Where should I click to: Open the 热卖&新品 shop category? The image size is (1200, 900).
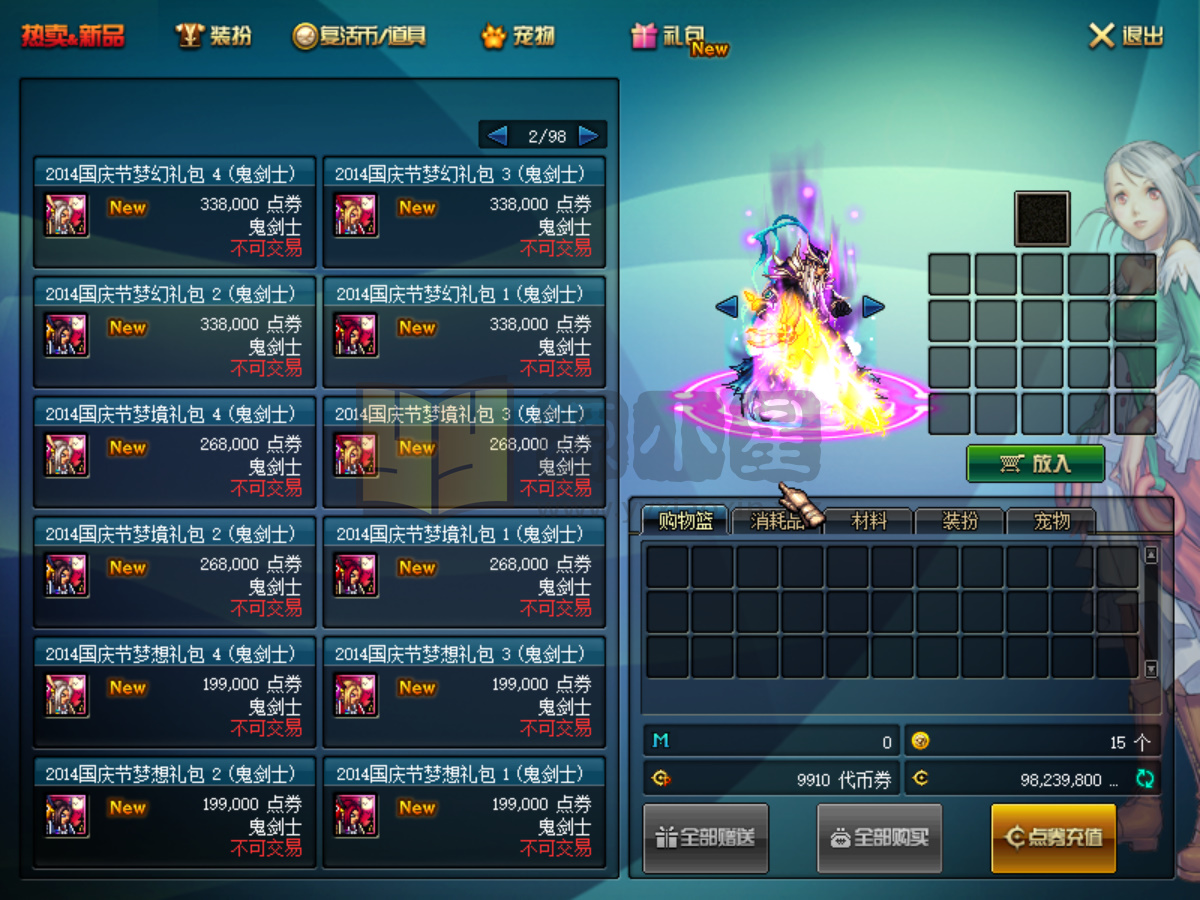(74, 37)
